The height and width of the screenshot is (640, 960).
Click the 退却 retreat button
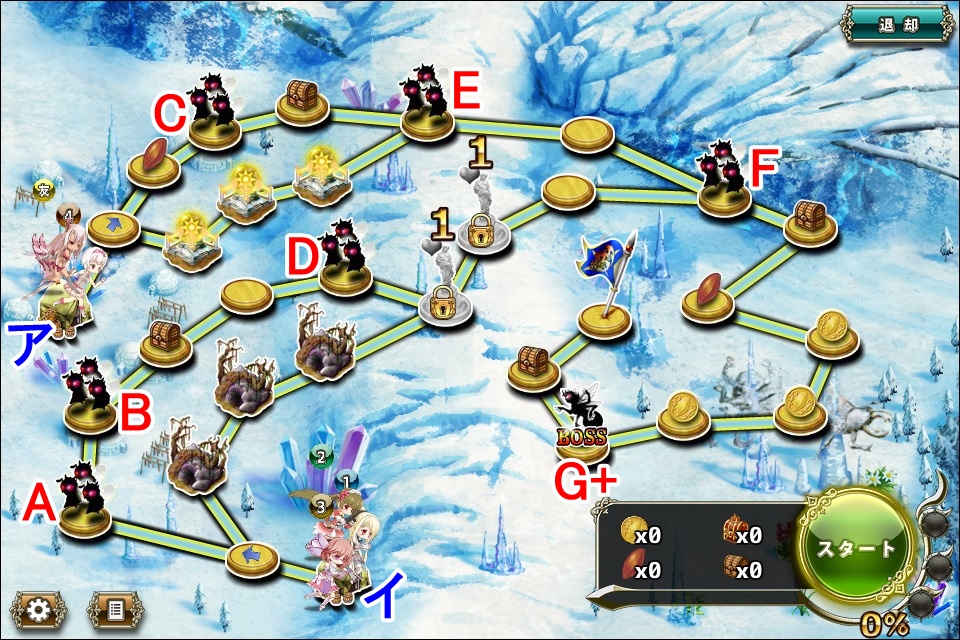(897, 25)
